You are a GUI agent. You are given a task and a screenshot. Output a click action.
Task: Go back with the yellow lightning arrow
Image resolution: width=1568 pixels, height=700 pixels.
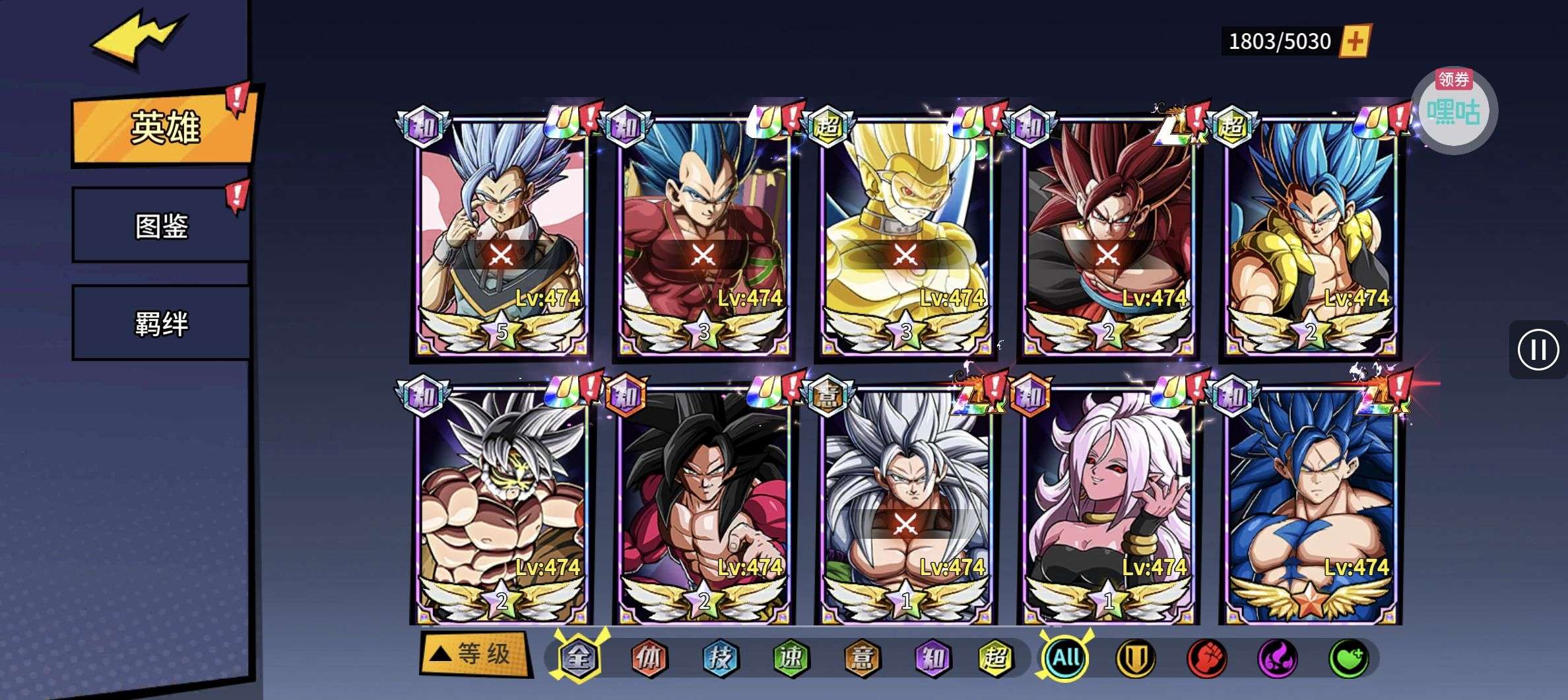137,40
